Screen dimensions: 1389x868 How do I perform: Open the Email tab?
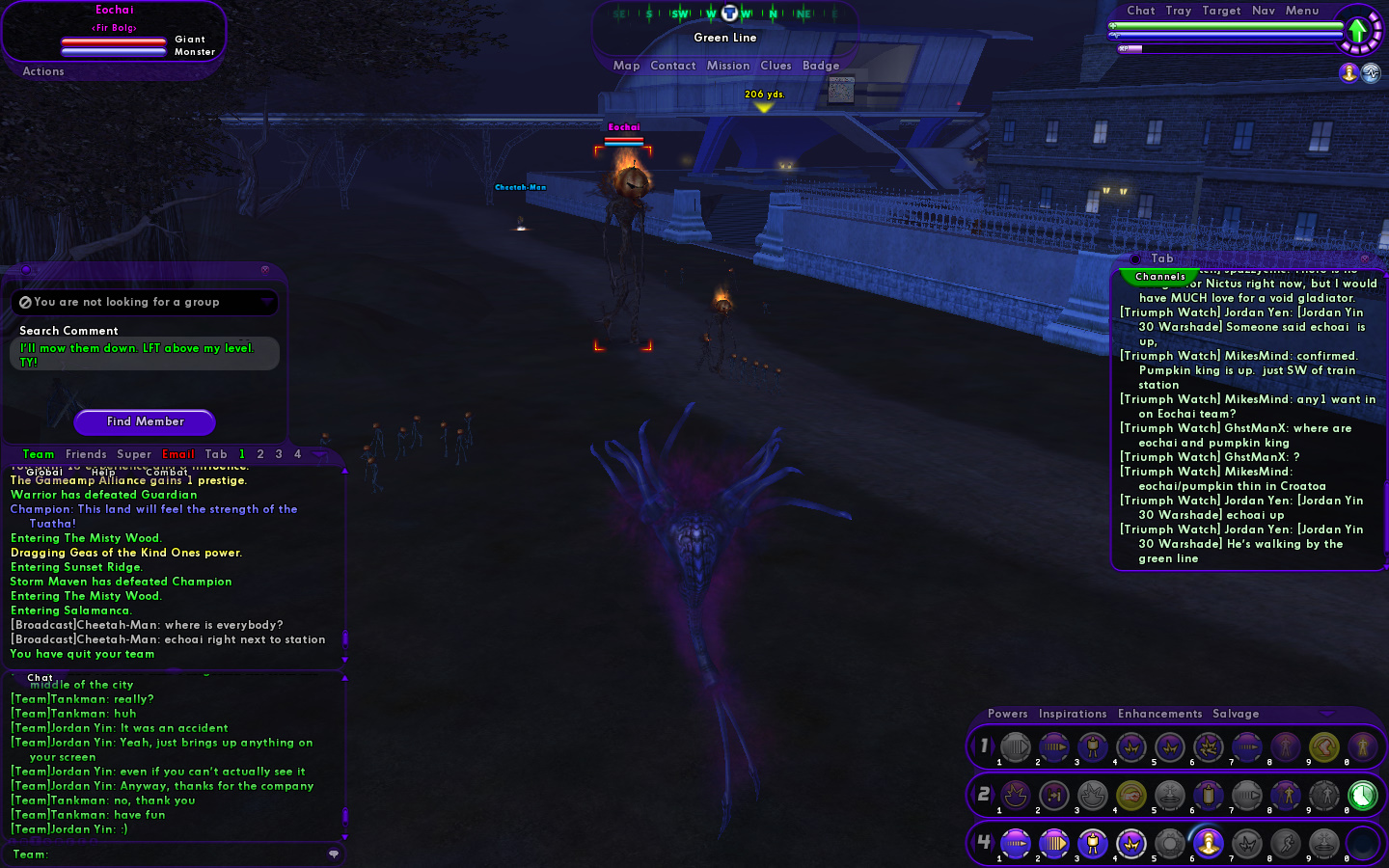[178, 454]
